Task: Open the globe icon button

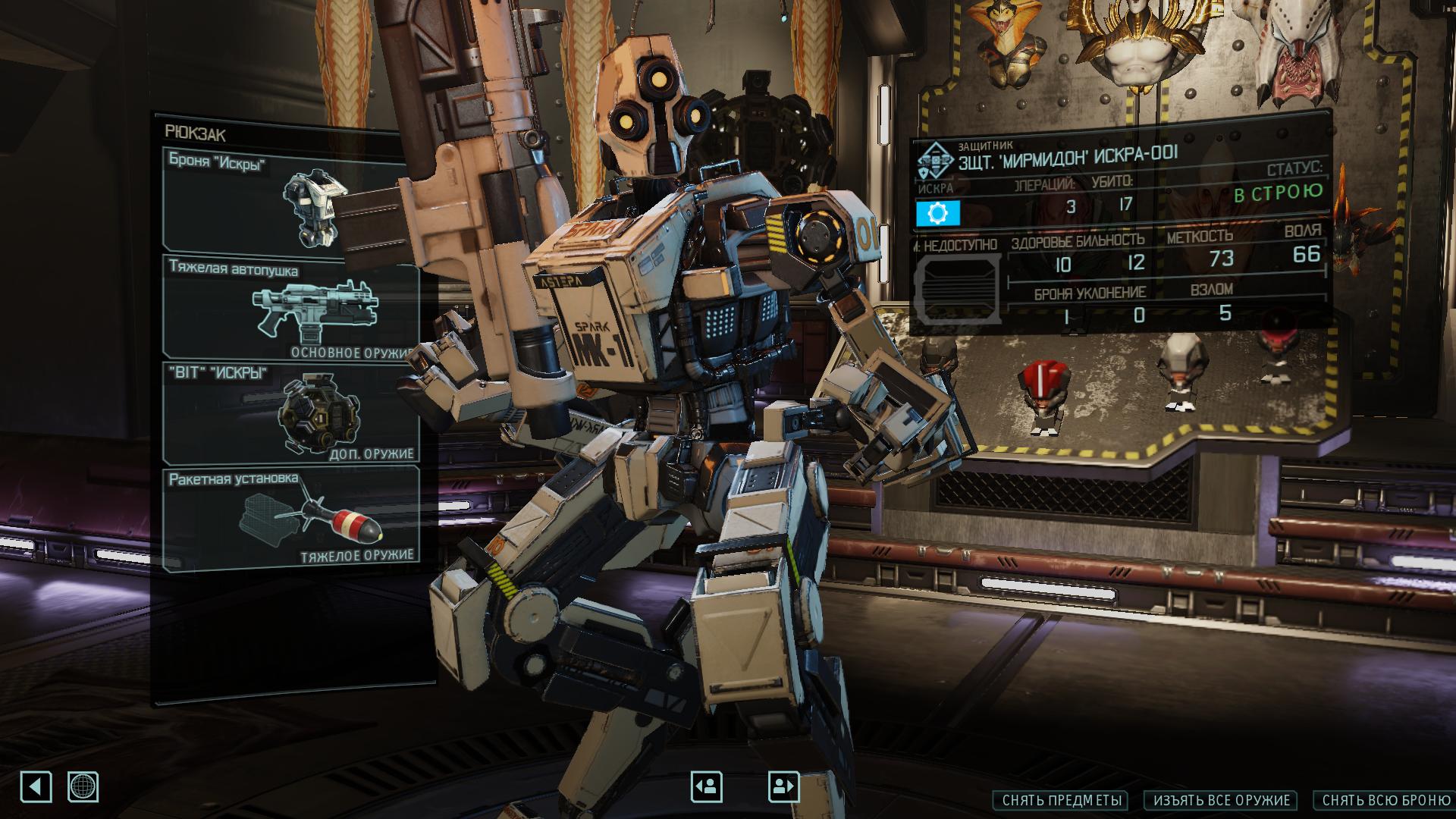Action: (x=83, y=786)
